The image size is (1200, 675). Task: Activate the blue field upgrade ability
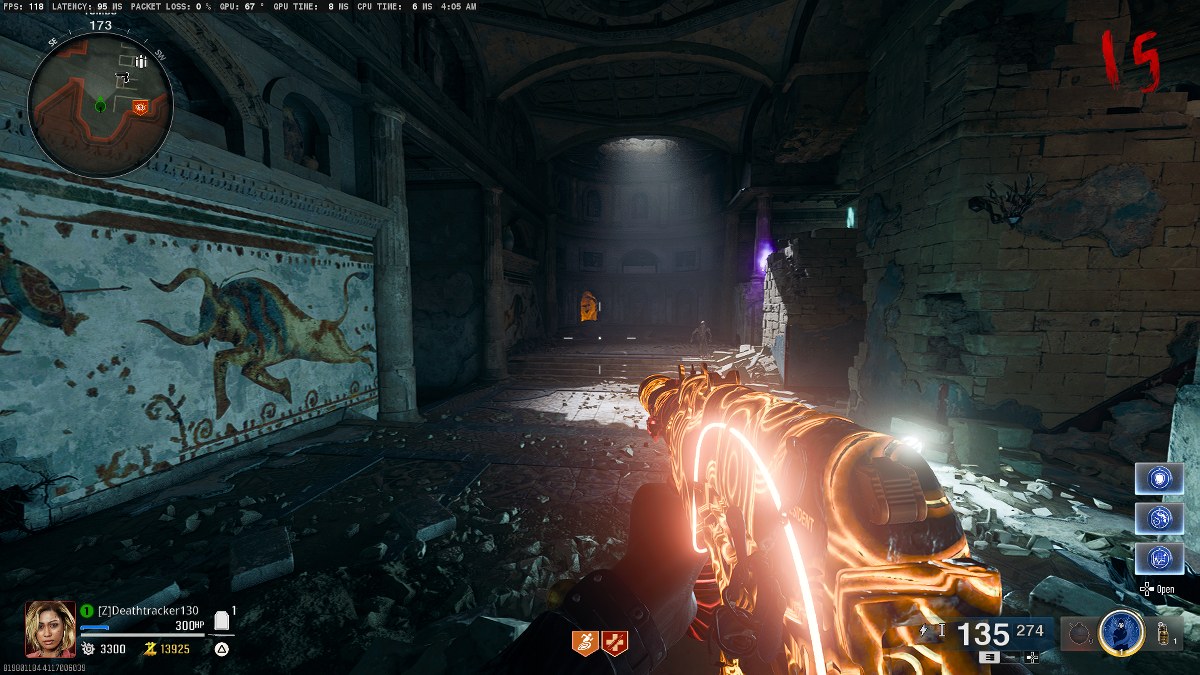pyautogui.click(x=1121, y=633)
